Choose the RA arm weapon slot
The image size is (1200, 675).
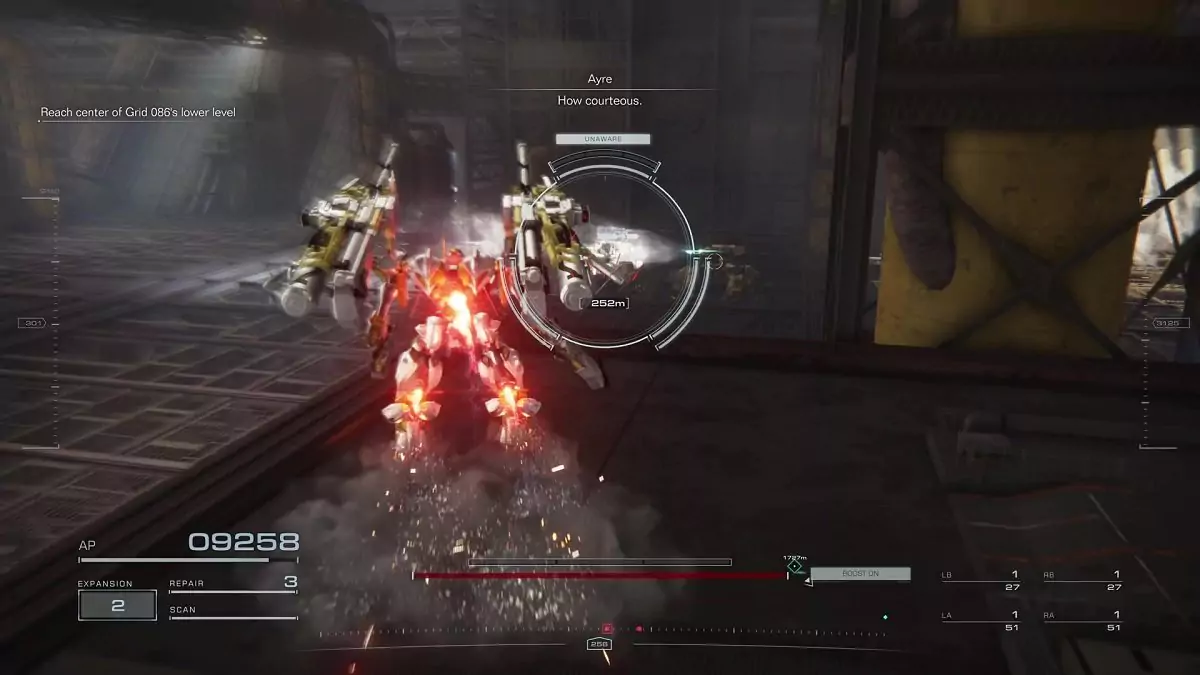(x=1081, y=621)
